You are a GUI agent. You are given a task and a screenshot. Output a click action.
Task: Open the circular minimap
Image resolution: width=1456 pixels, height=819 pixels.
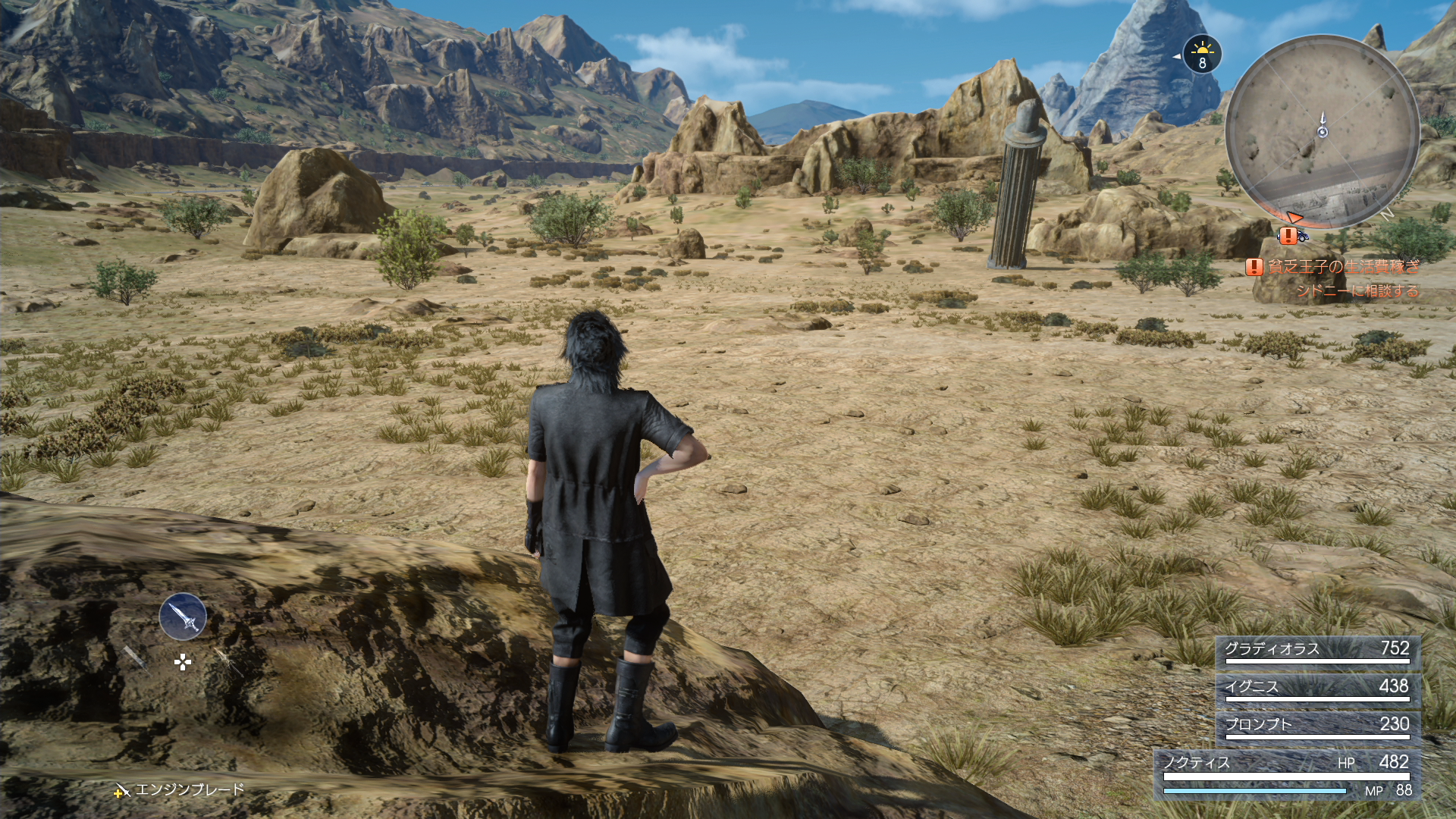tap(1322, 131)
